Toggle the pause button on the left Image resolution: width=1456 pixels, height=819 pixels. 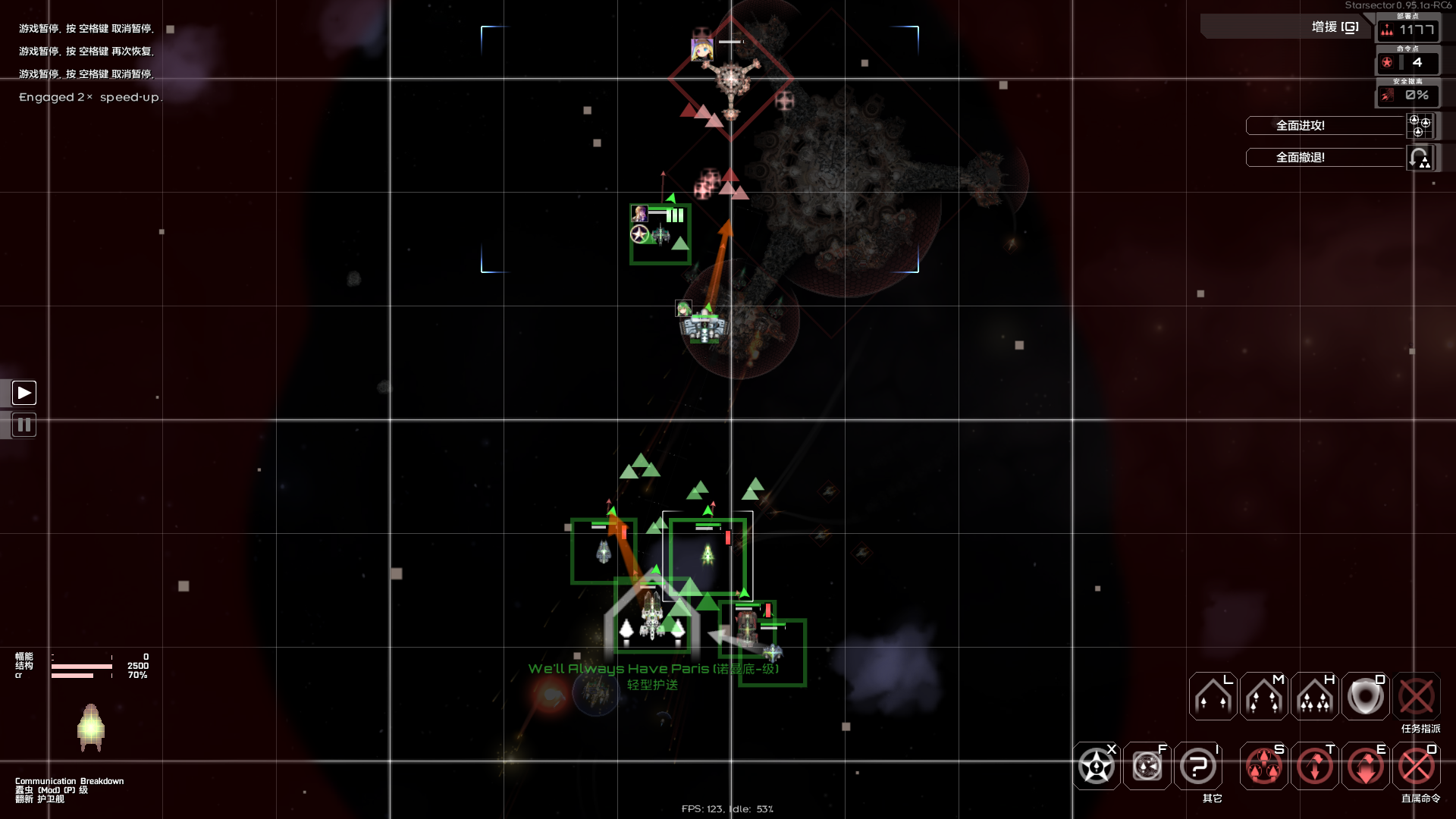24,425
